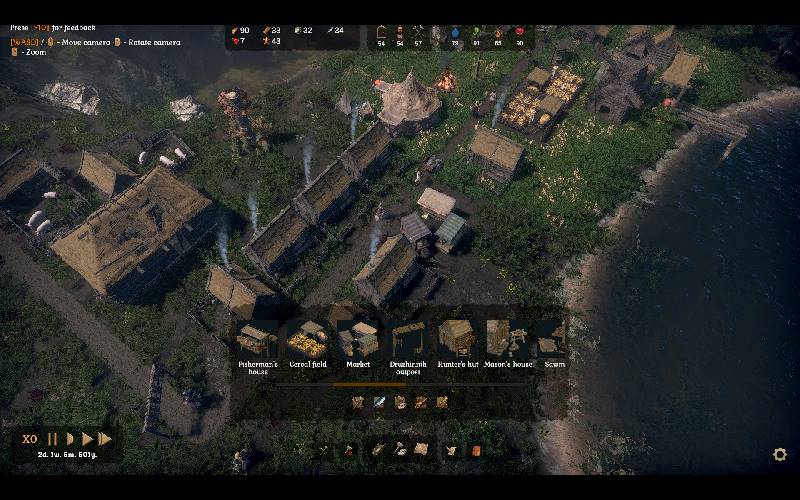Set game speed to double arrow
This screenshot has width=800, height=500.
click(87, 439)
